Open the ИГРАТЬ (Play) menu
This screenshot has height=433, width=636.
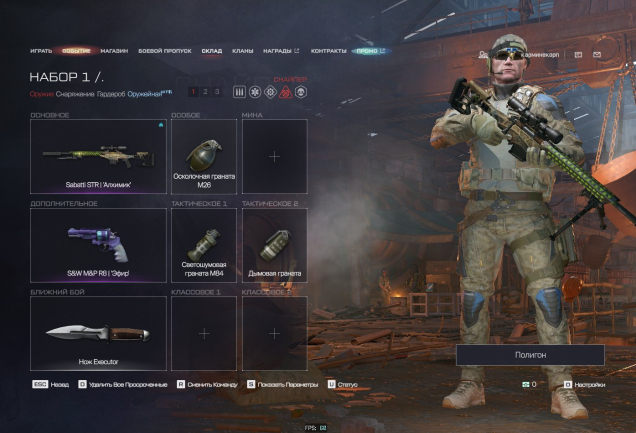tap(41, 50)
